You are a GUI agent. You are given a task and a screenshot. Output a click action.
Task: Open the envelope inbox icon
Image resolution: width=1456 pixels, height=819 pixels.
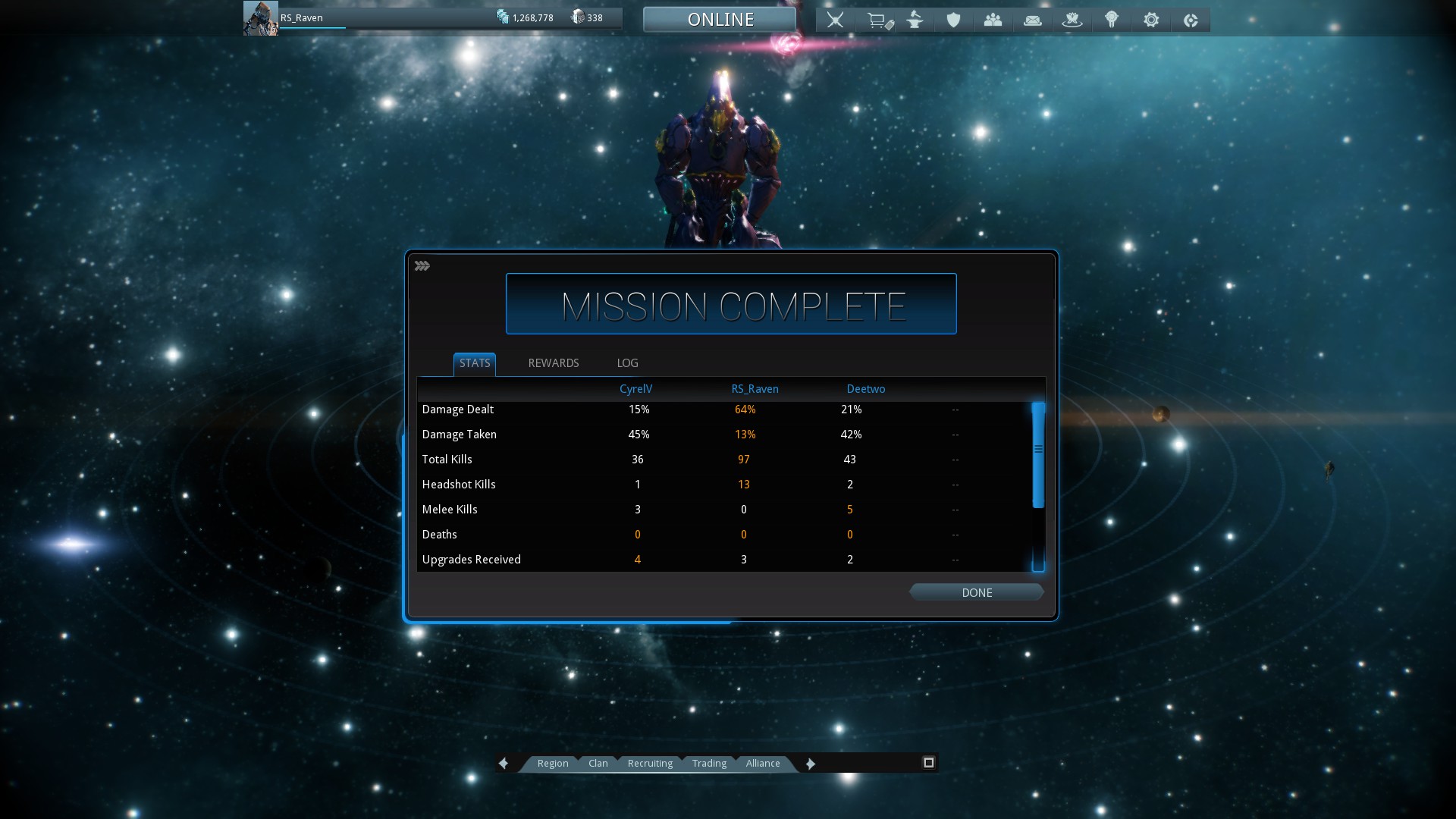coord(1032,20)
